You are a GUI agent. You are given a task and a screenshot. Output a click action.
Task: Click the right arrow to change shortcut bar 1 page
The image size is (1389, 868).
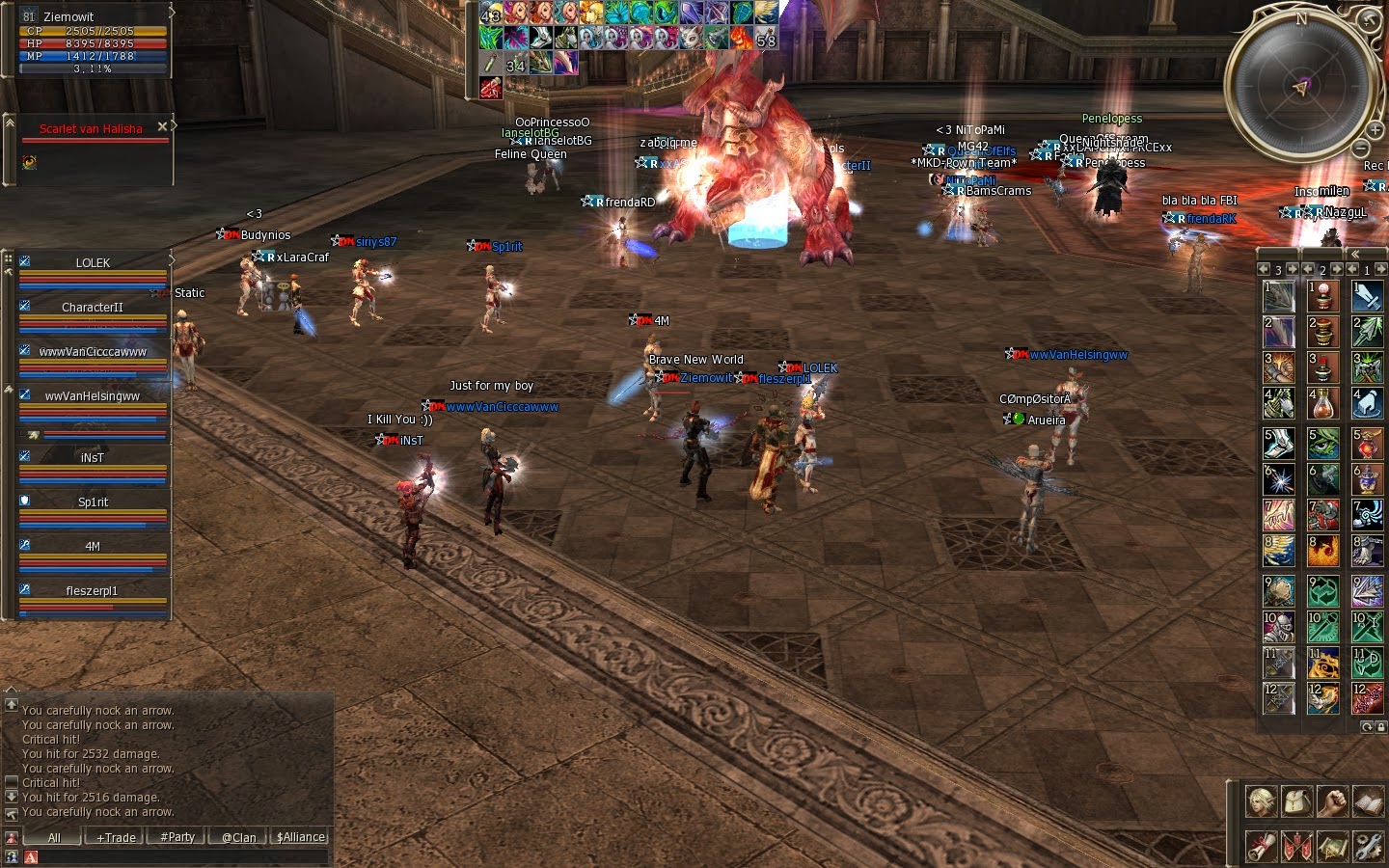[x=1382, y=270]
